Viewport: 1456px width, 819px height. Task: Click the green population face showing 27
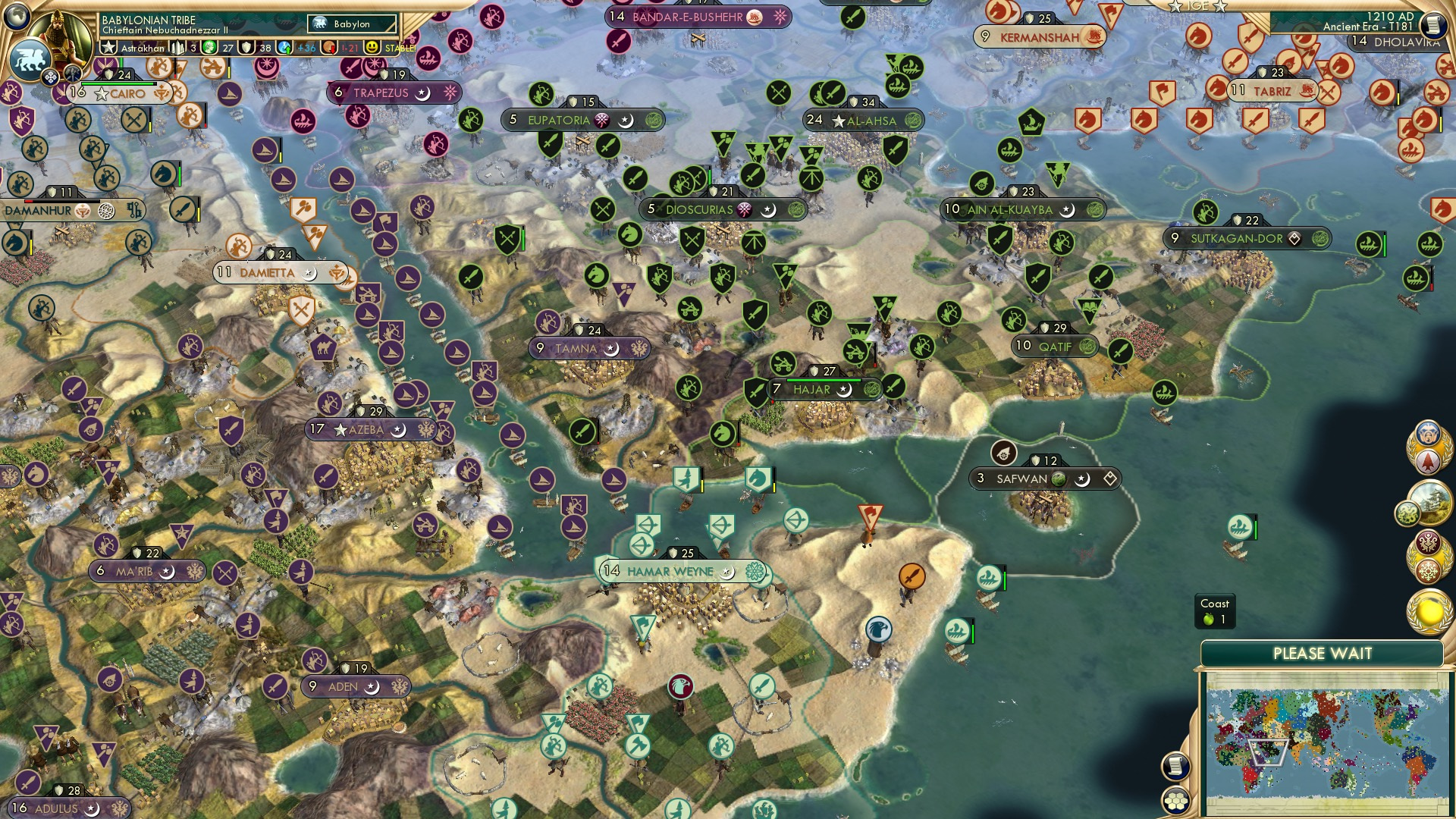pos(208,48)
